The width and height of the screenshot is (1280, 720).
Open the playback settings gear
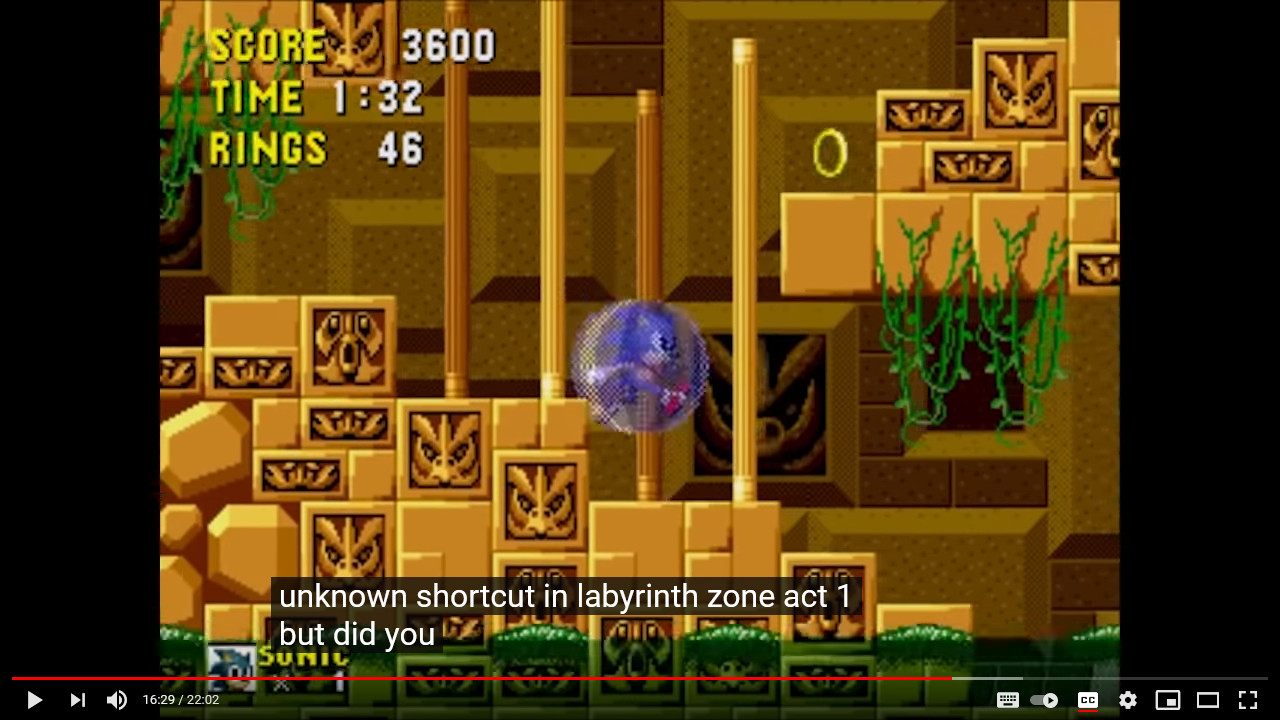point(1127,700)
